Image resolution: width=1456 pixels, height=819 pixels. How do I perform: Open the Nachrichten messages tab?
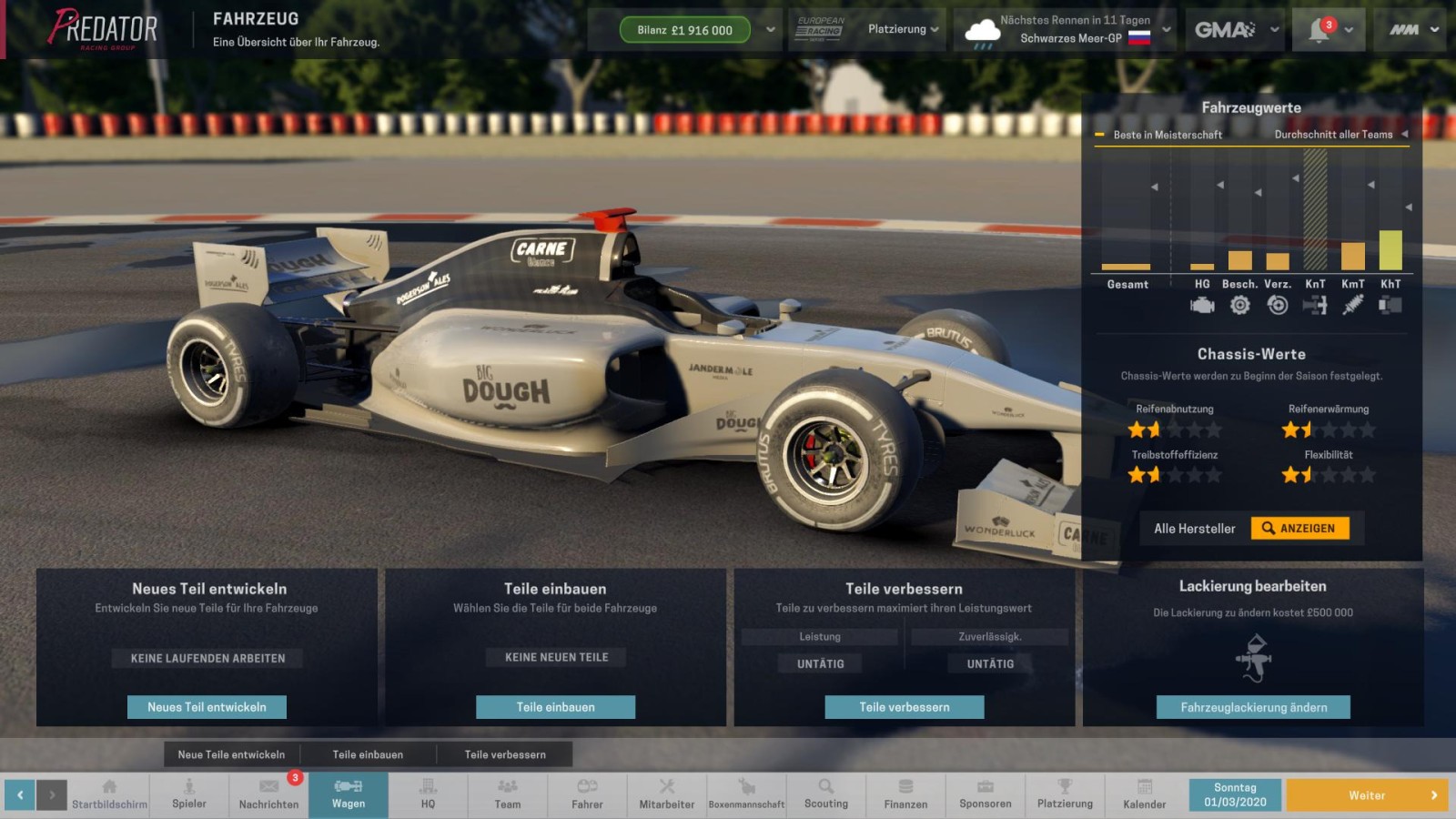tap(268, 794)
